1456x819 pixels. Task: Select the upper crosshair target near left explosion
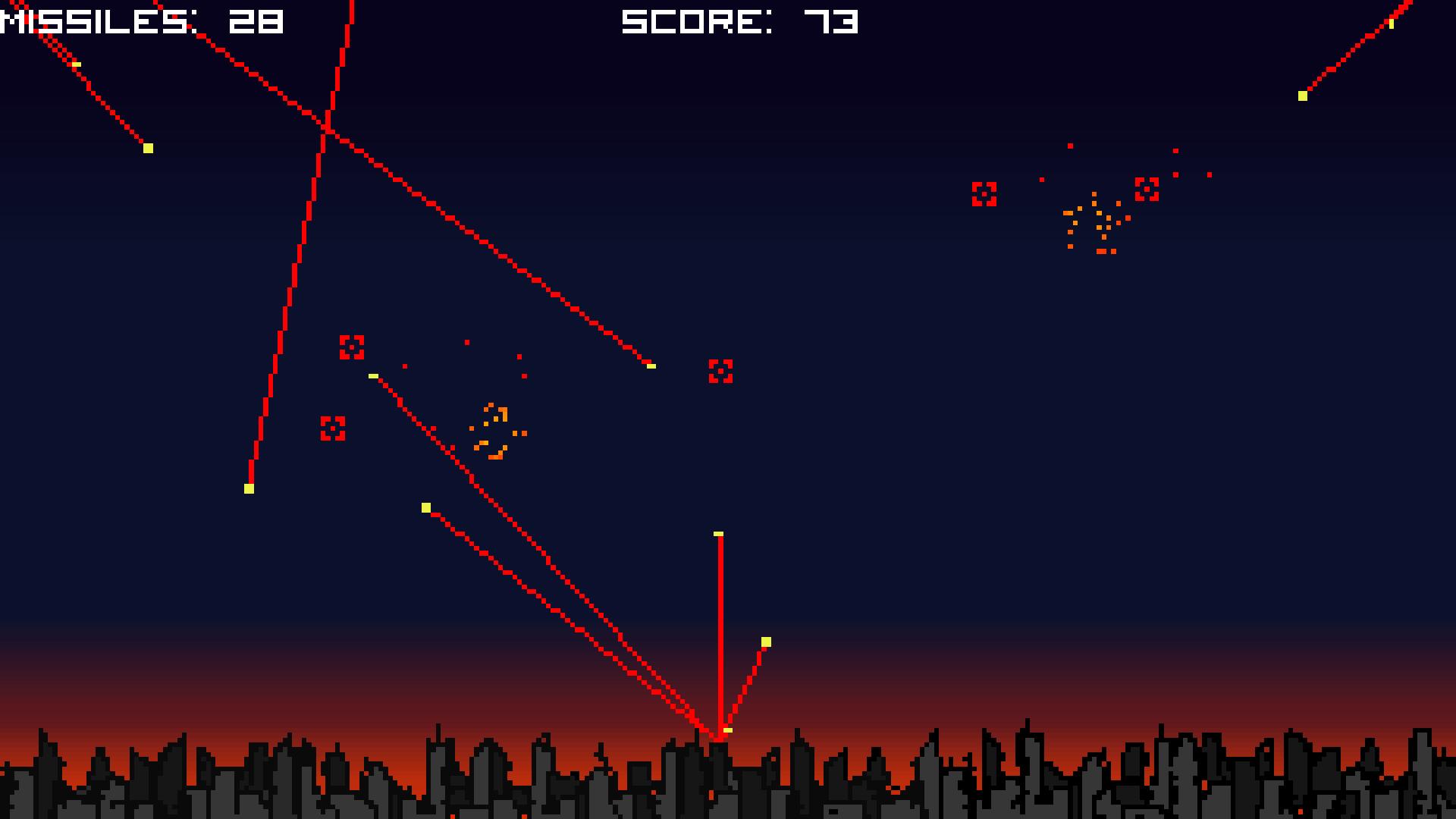351,347
